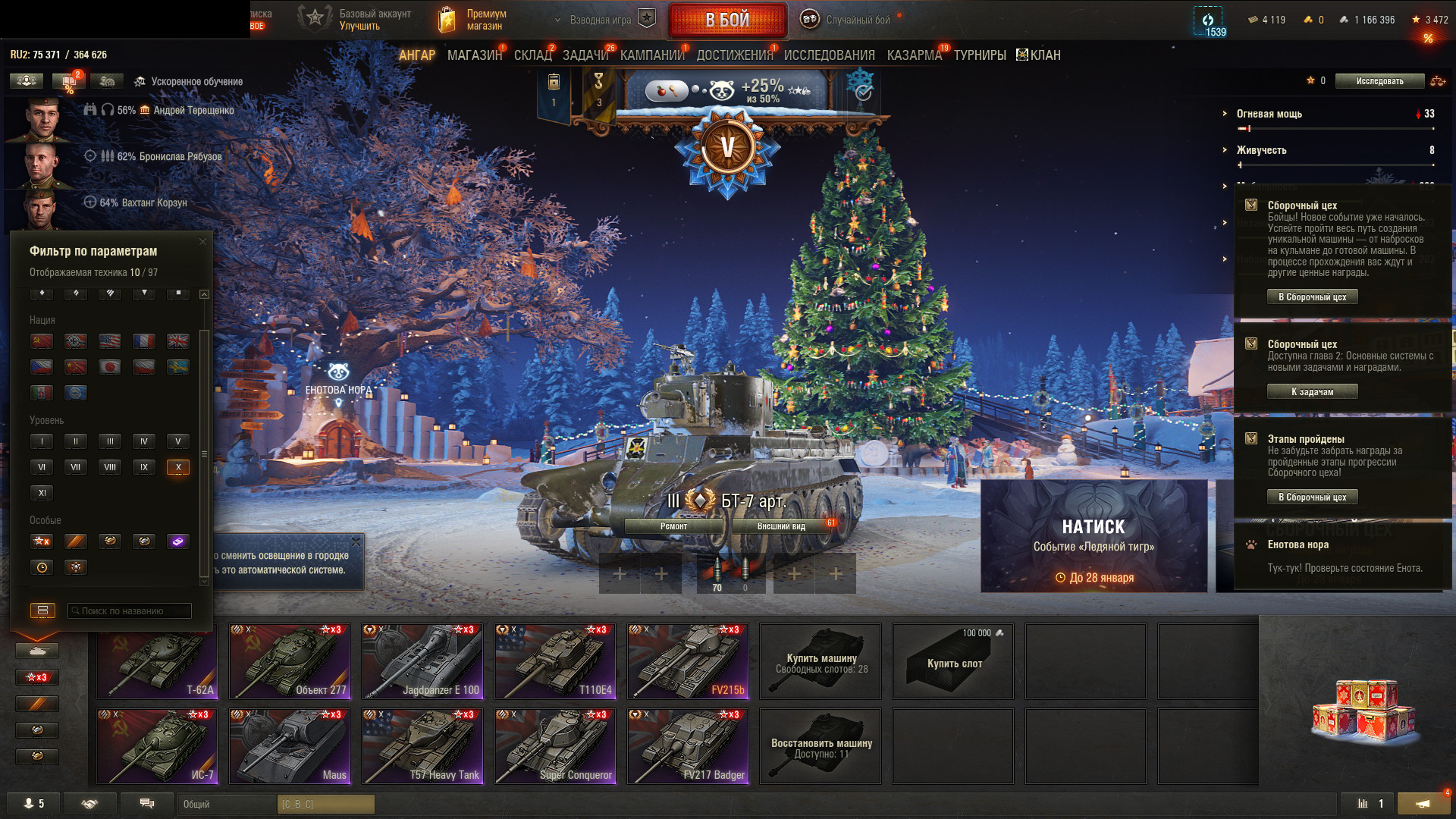The width and height of the screenshot is (1456, 819).
Task: Click the К задачам notification button
Action: click(x=1312, y=392)
